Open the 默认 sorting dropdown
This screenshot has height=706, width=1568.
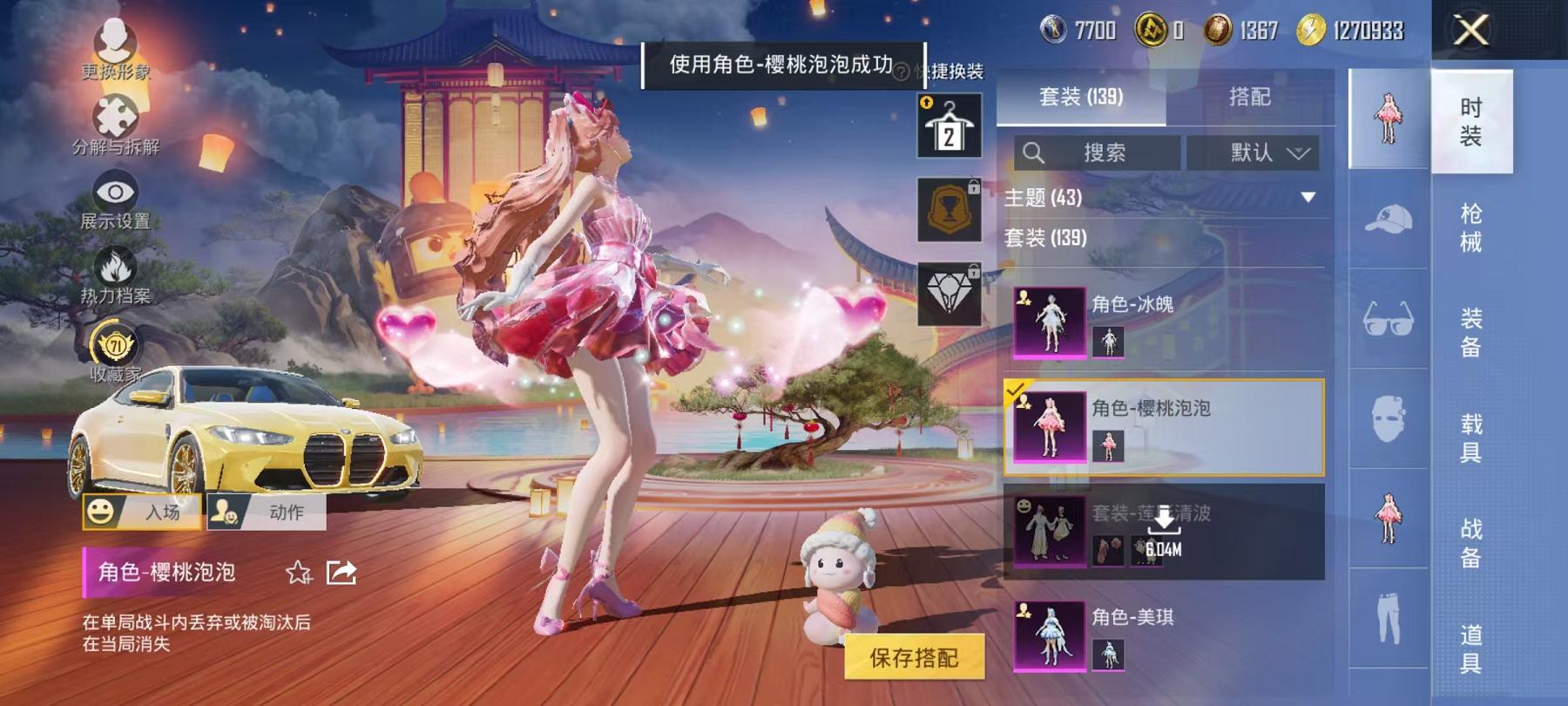click(x=1257, y=153)
